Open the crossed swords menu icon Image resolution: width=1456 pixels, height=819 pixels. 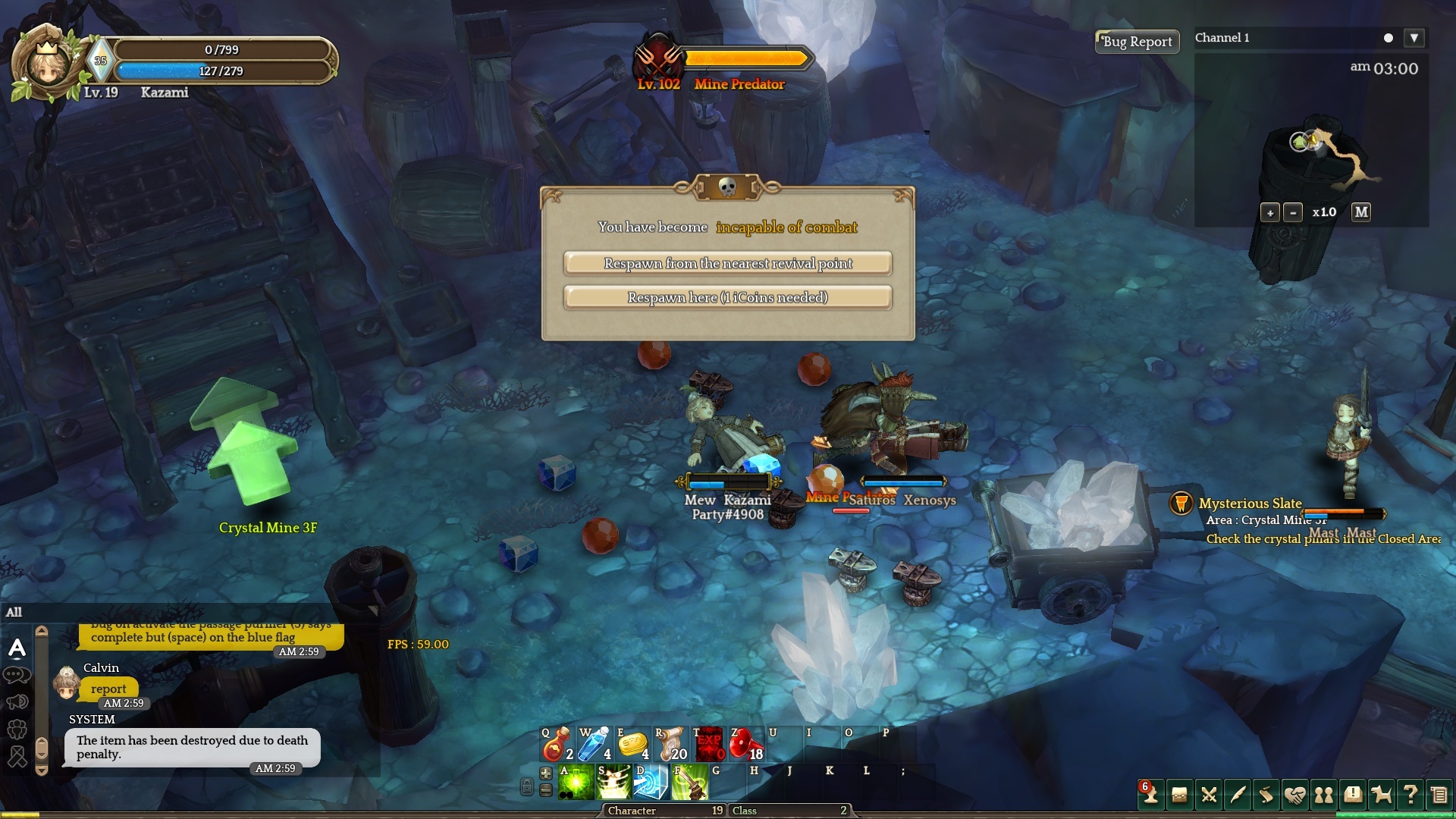1209,795
